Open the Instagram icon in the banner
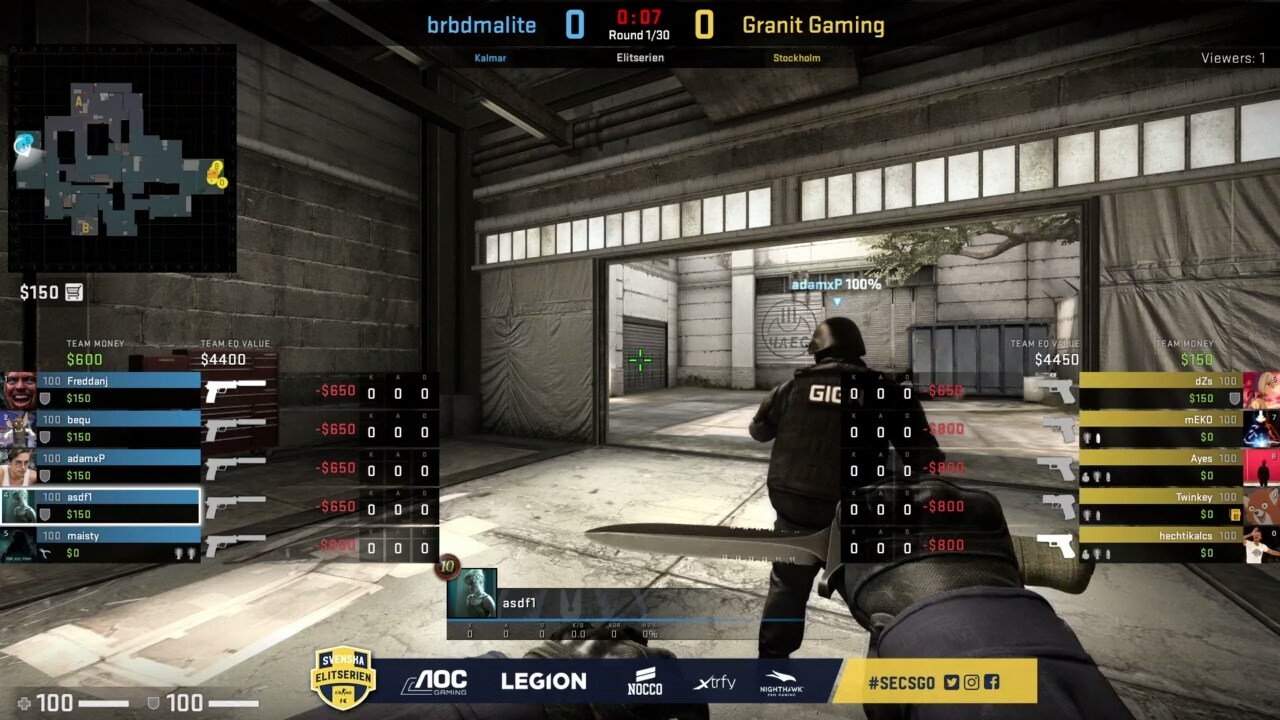Viewport: 1280px width, 720px height. (x=971, y=682)
